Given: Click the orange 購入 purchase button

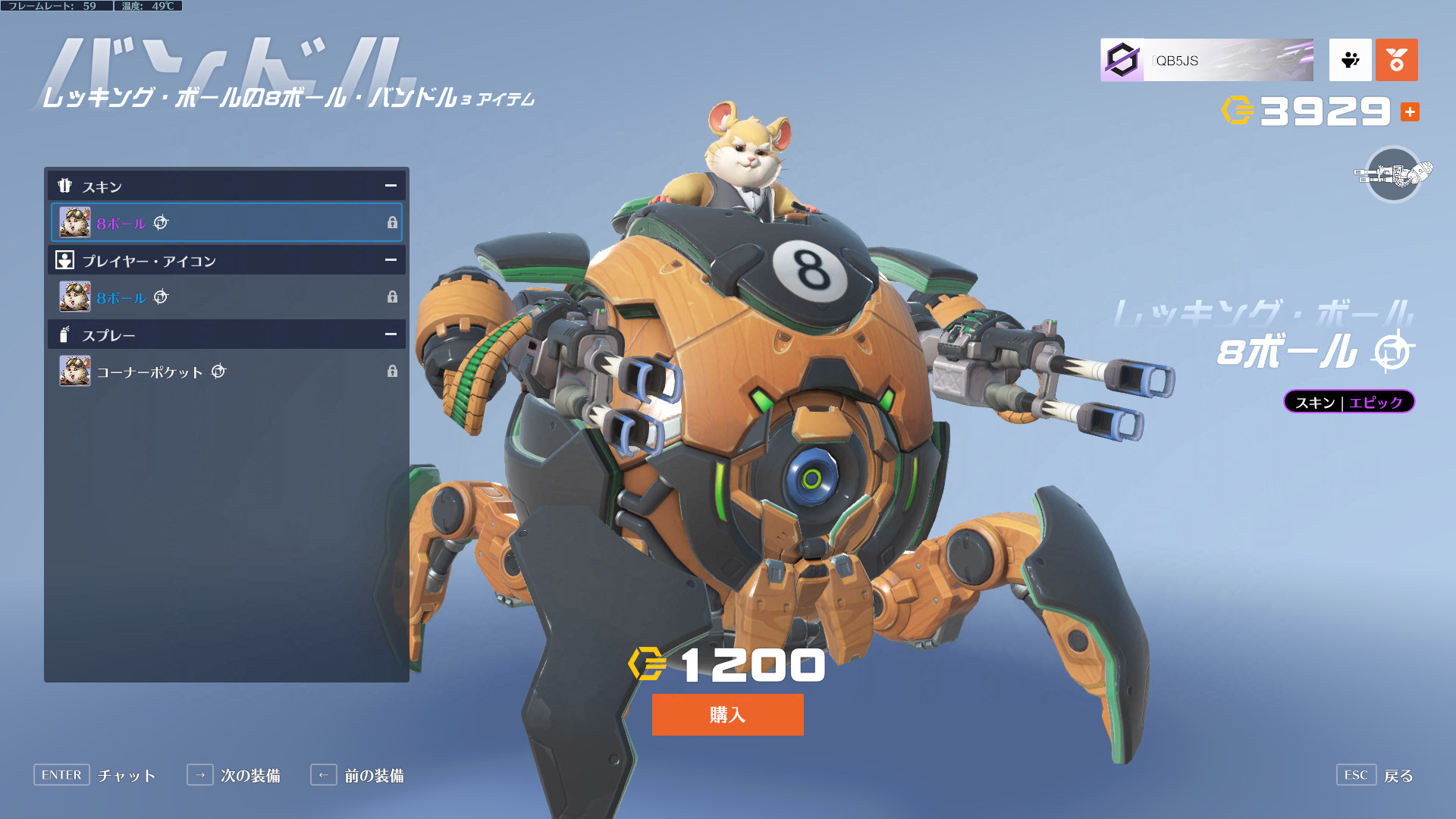Looking at the screenshot, I should coord(727,714).
